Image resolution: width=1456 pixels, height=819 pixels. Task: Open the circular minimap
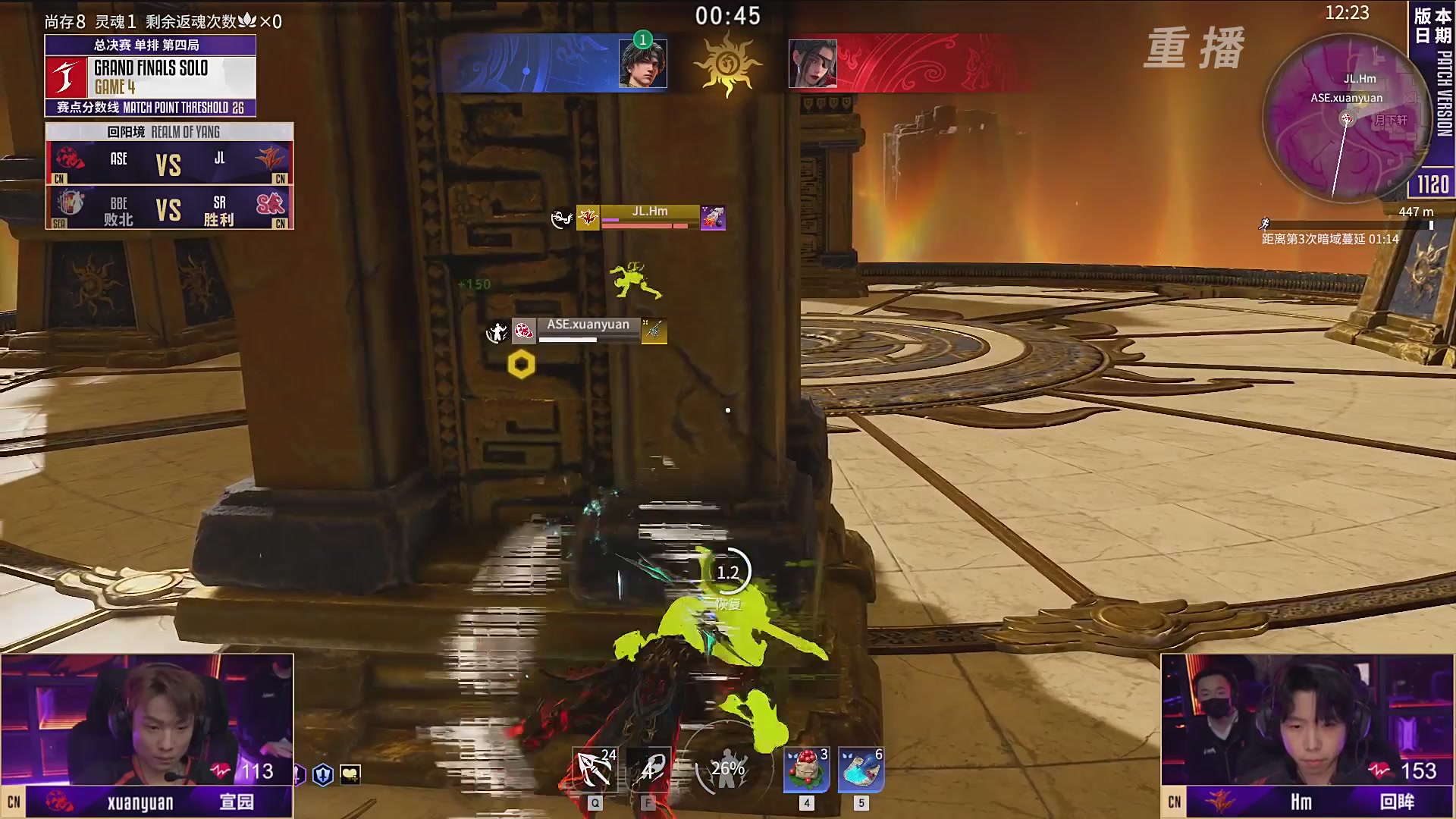[x=1345, y=119]
